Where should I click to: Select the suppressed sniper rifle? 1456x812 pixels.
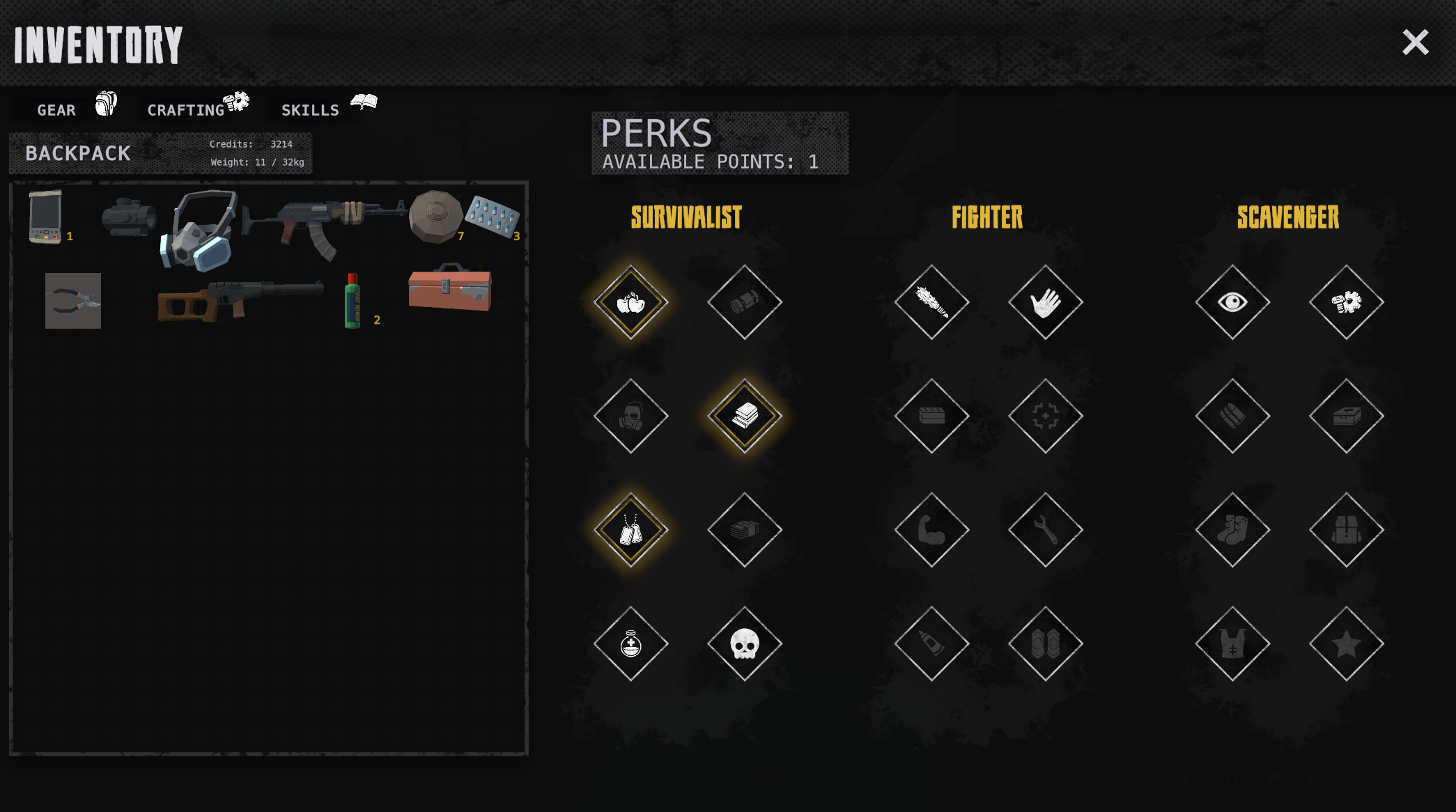pos(239,299)
